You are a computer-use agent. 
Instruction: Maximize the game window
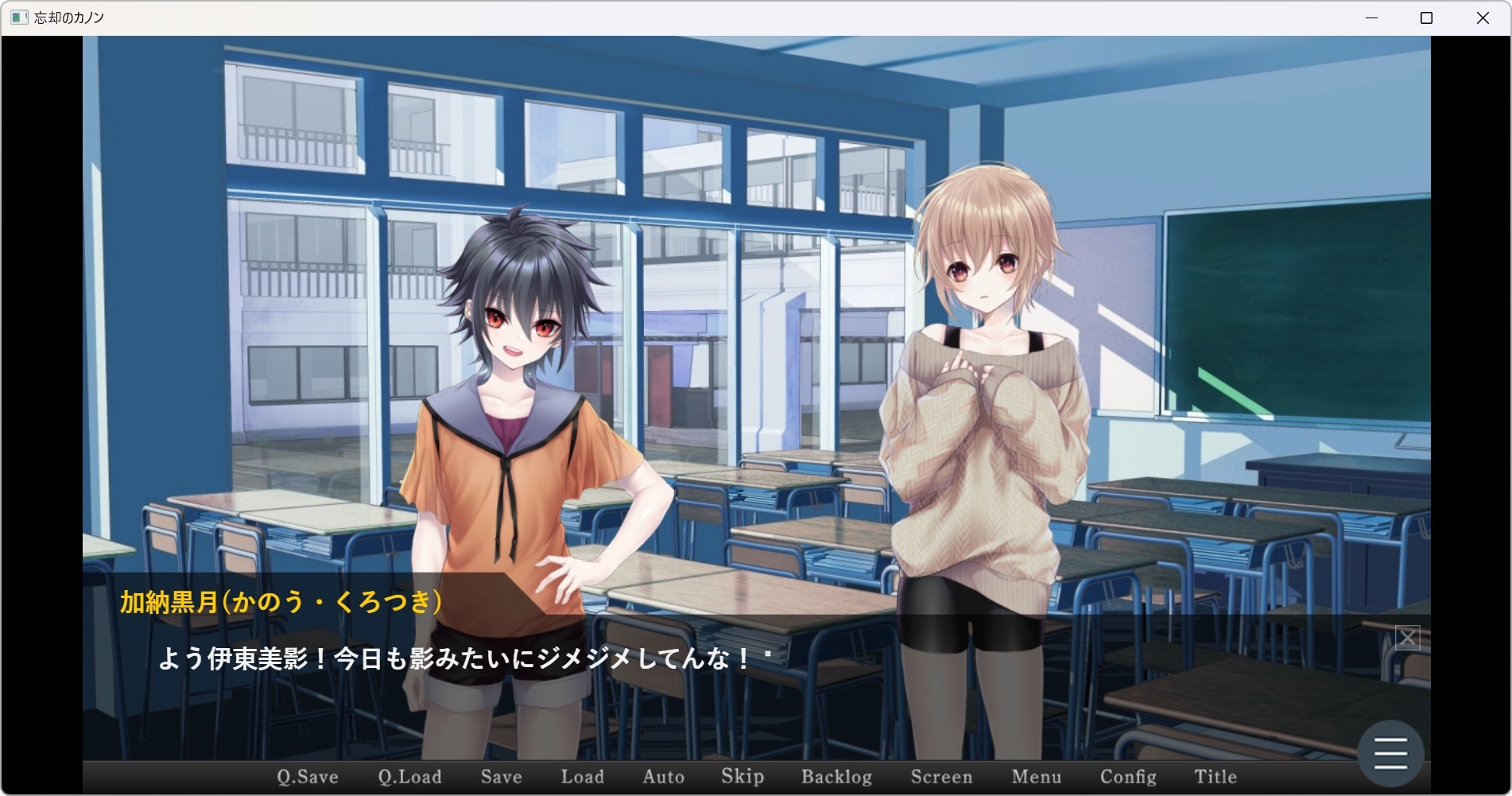pos(1426,17)
